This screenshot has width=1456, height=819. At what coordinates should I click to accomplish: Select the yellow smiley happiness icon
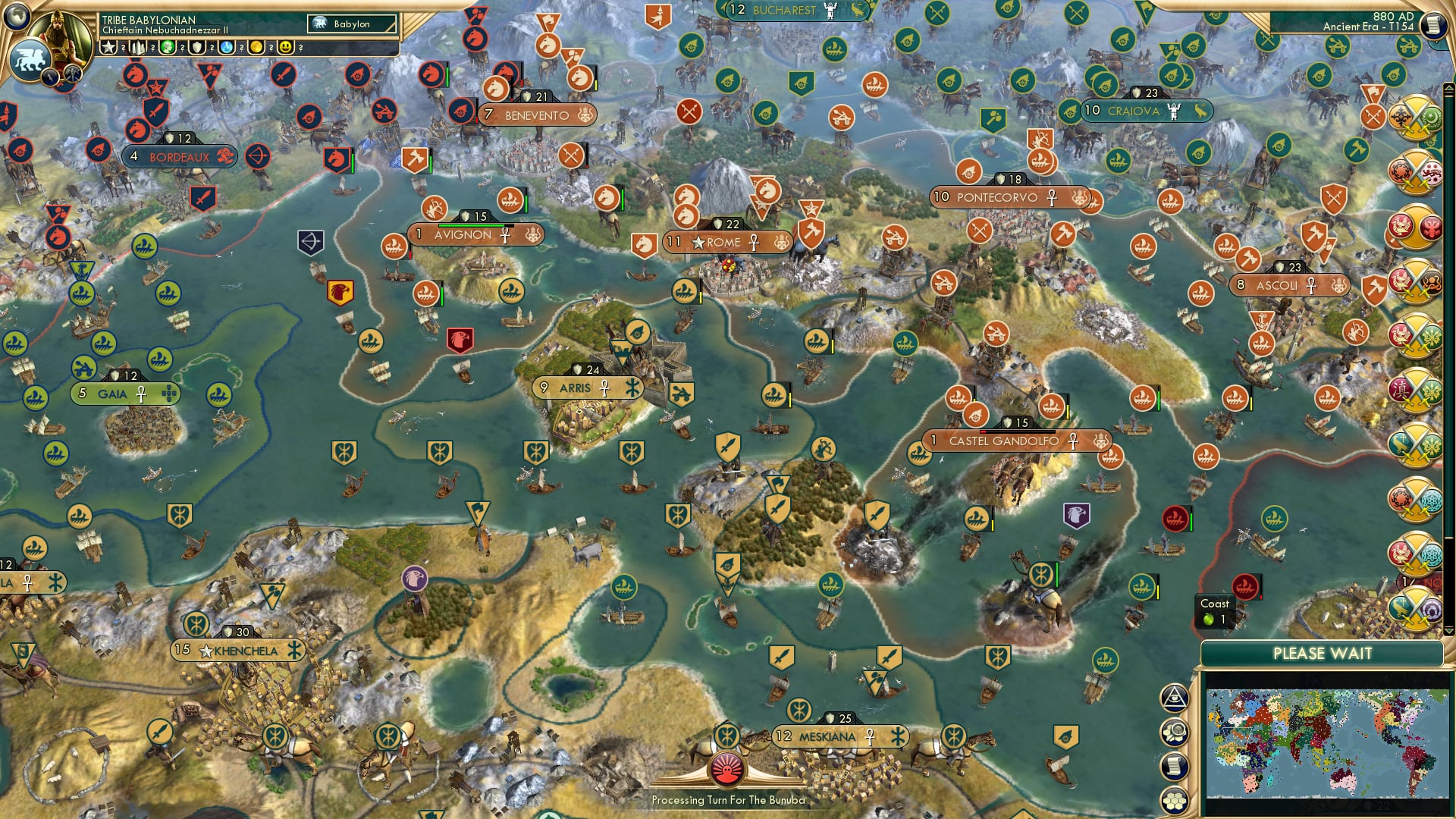pyautogui.click(x=285, y=47)
